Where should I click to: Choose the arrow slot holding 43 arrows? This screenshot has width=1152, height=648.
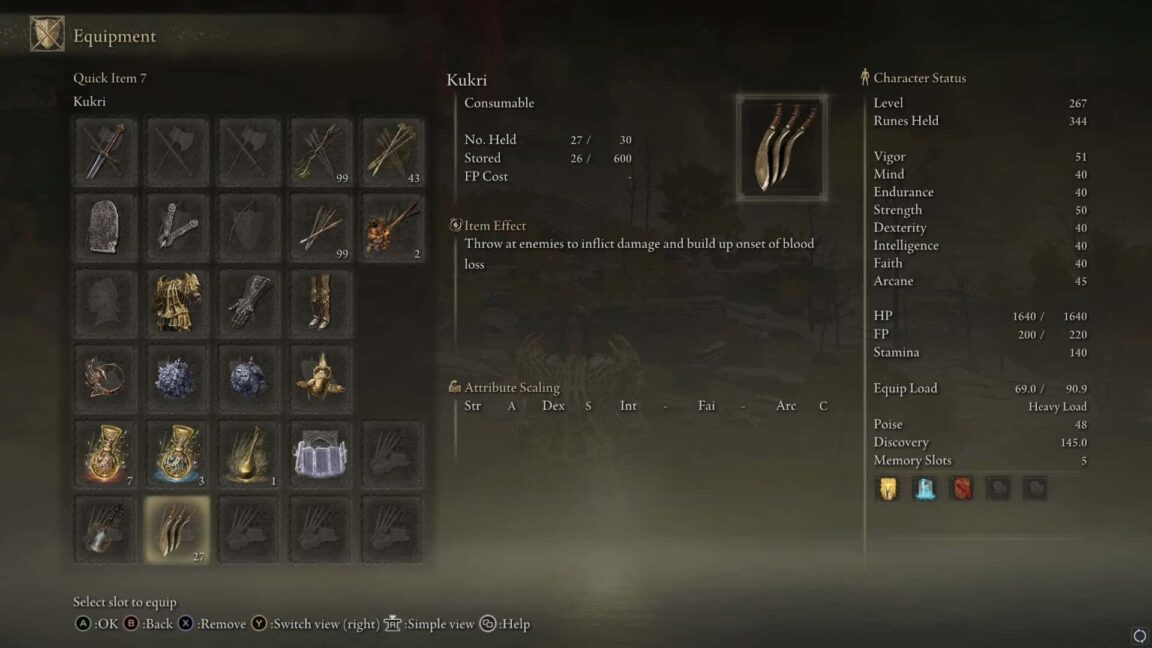pyautogui.click(x=393, y=151)
